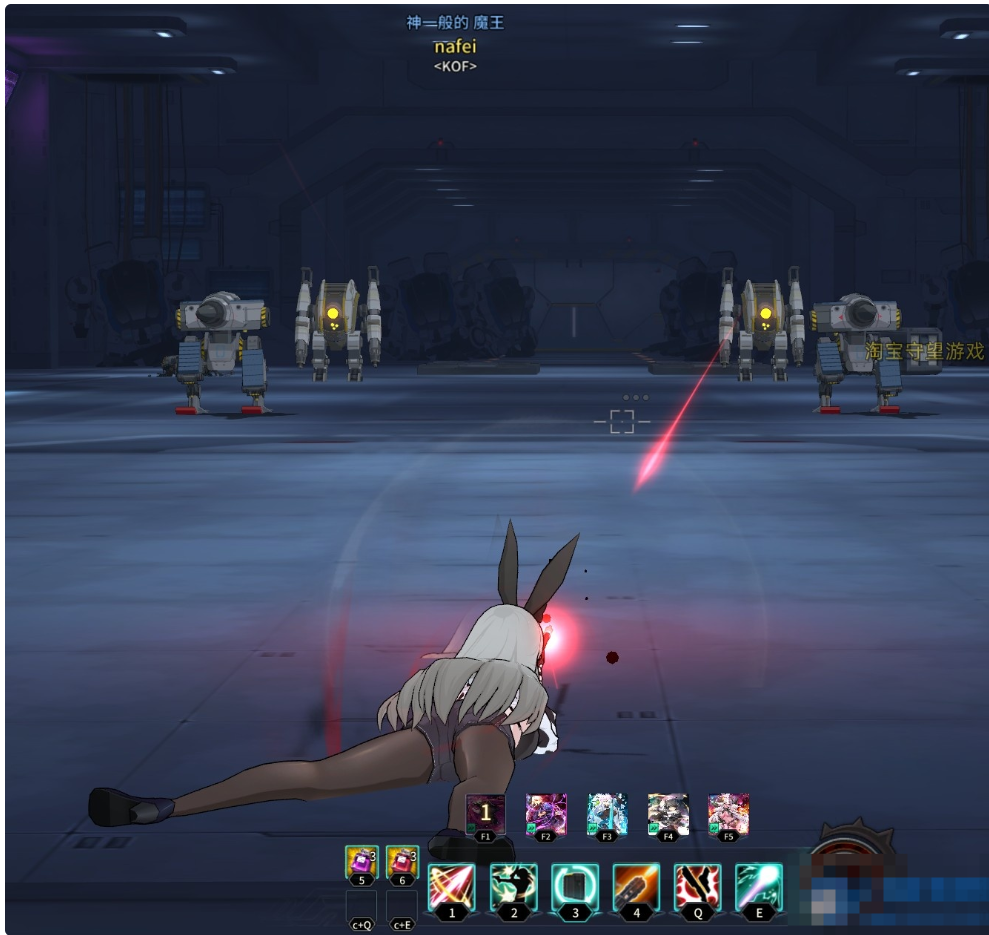The image size is (989, 935).
Task: Pick the pink-toned F5 character card
Action: [729, 813]
